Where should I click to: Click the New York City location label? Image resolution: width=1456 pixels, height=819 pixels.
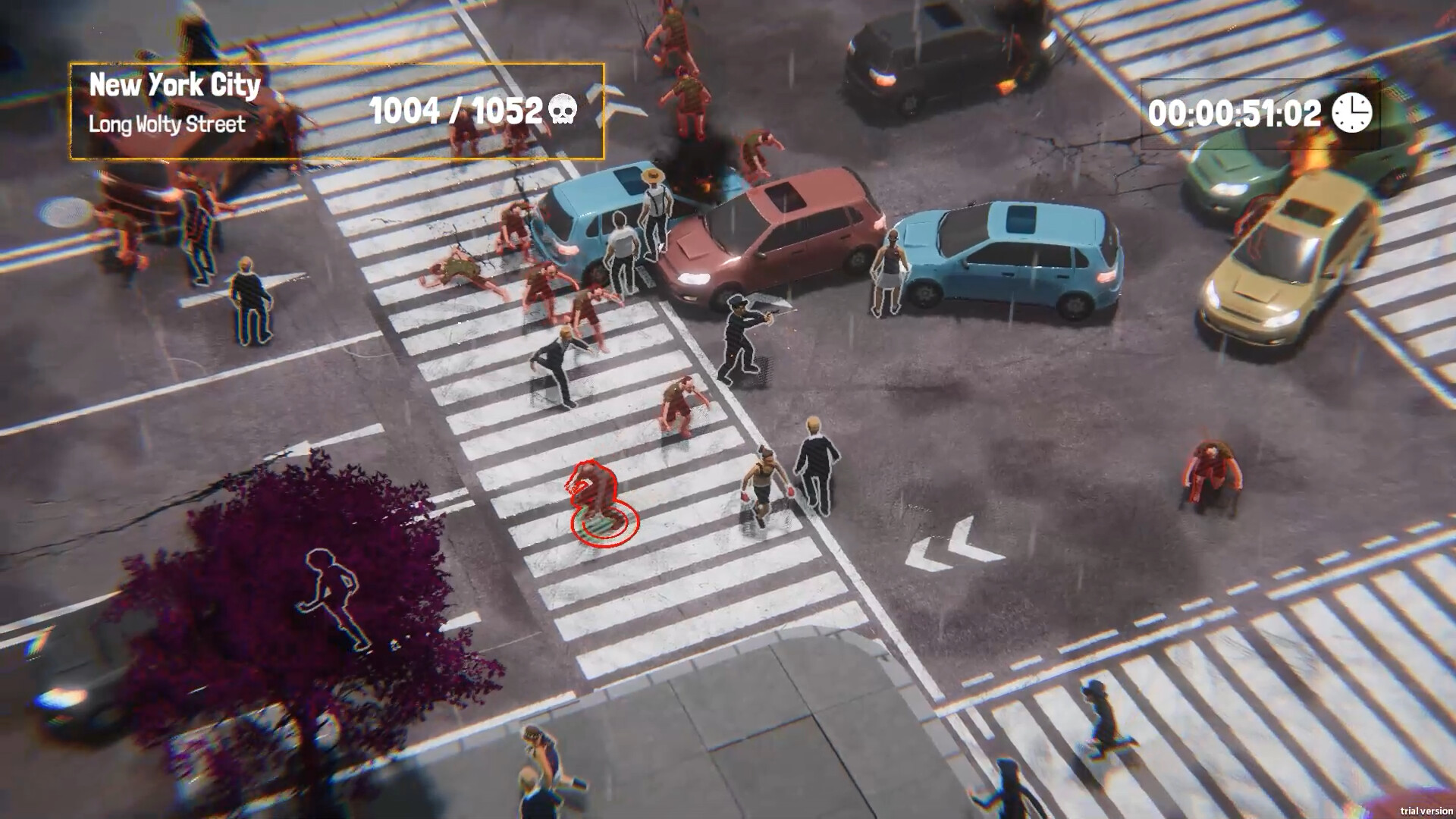[174, 86]
